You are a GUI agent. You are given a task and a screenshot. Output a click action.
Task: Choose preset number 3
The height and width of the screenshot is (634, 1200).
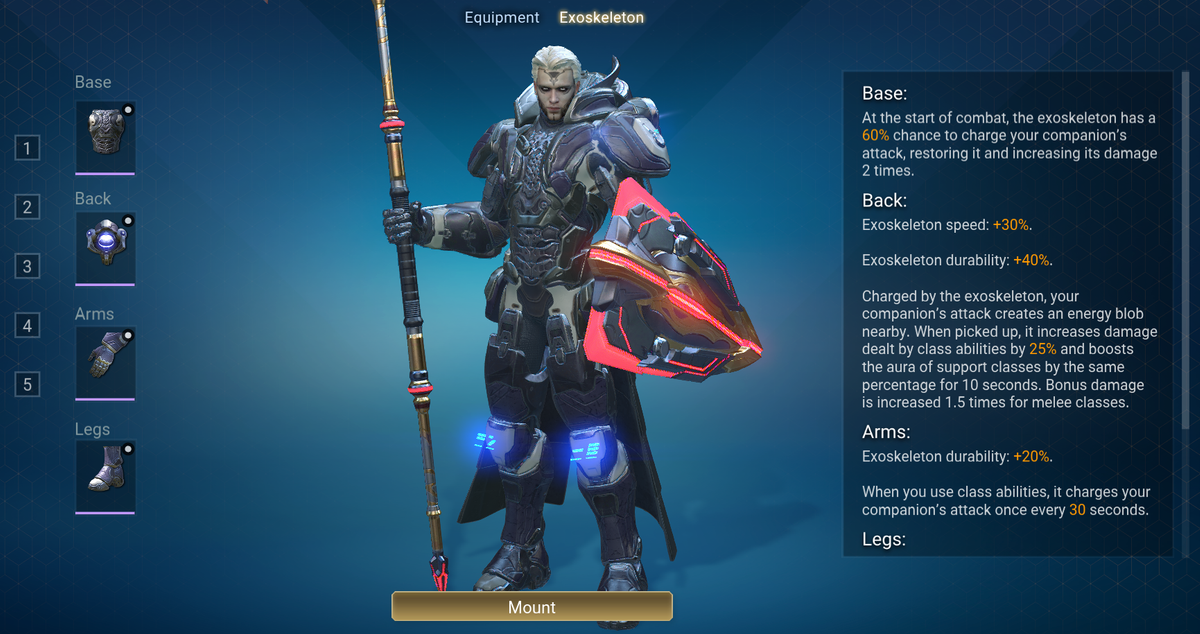click(27, 267)
